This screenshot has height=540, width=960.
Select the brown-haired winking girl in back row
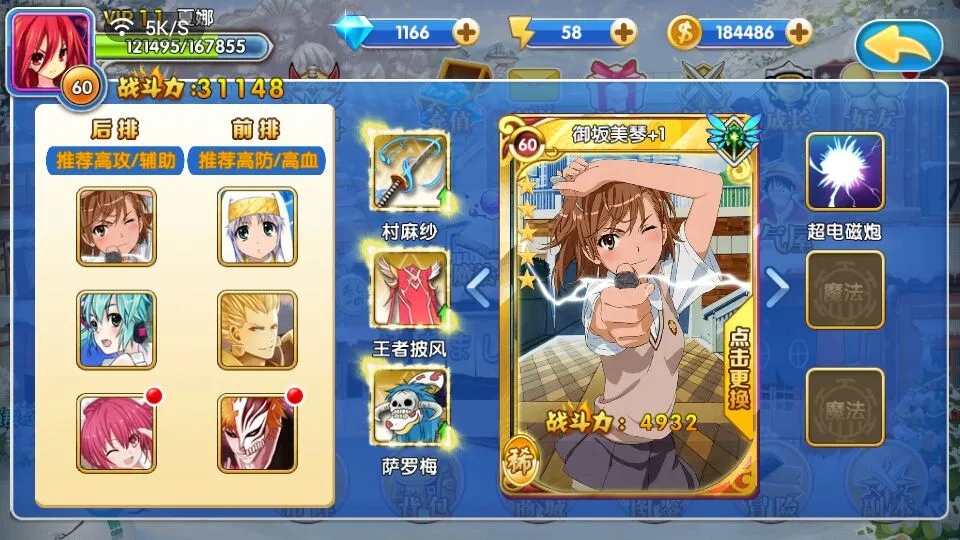coord(116,227)
